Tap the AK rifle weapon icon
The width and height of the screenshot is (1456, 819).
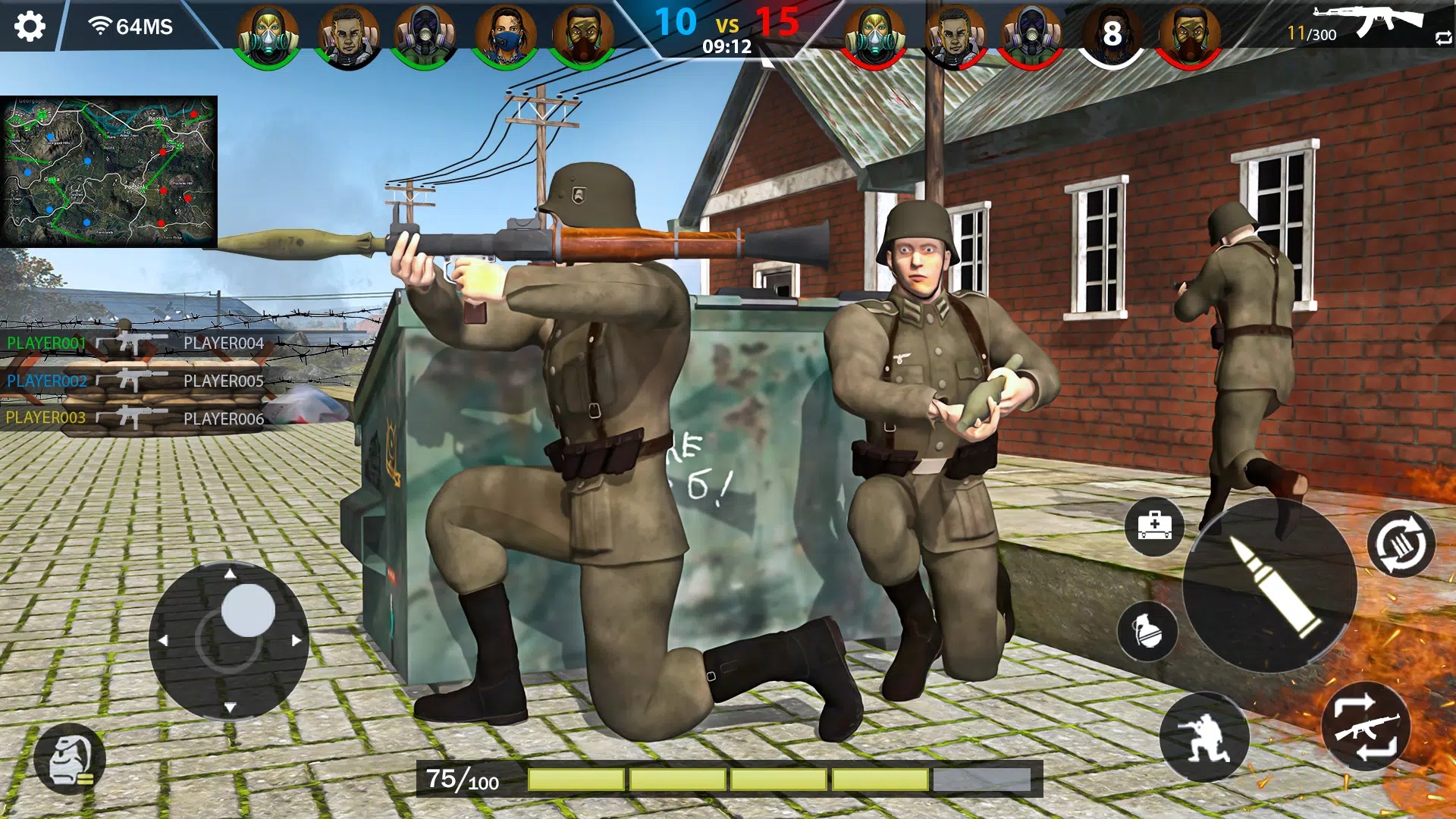pos(1370,21)
